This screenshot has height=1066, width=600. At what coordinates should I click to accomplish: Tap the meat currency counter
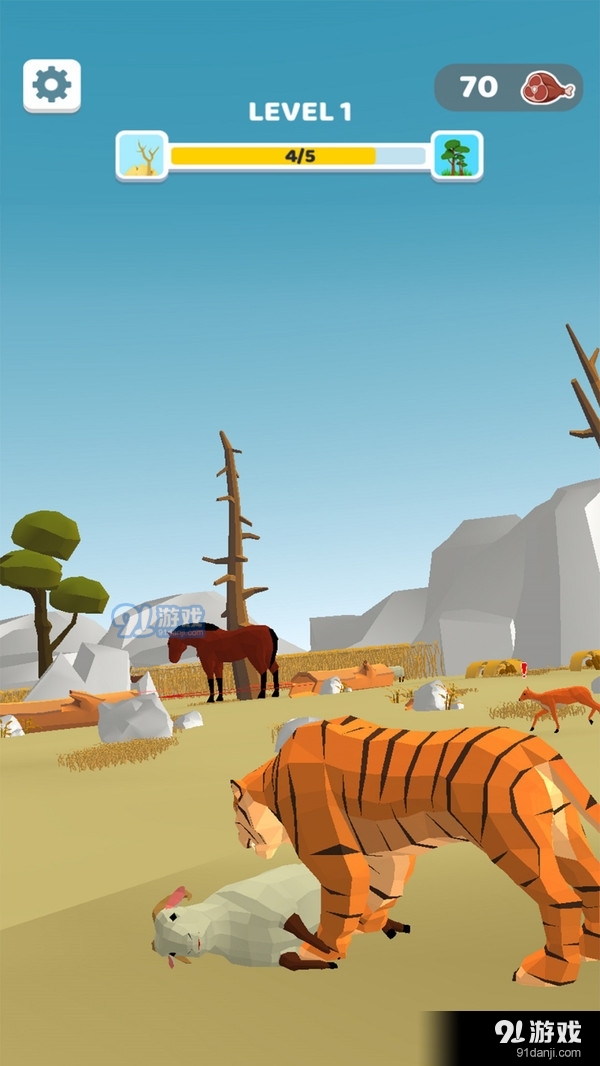pyautogui.click(x=508, y=88)
